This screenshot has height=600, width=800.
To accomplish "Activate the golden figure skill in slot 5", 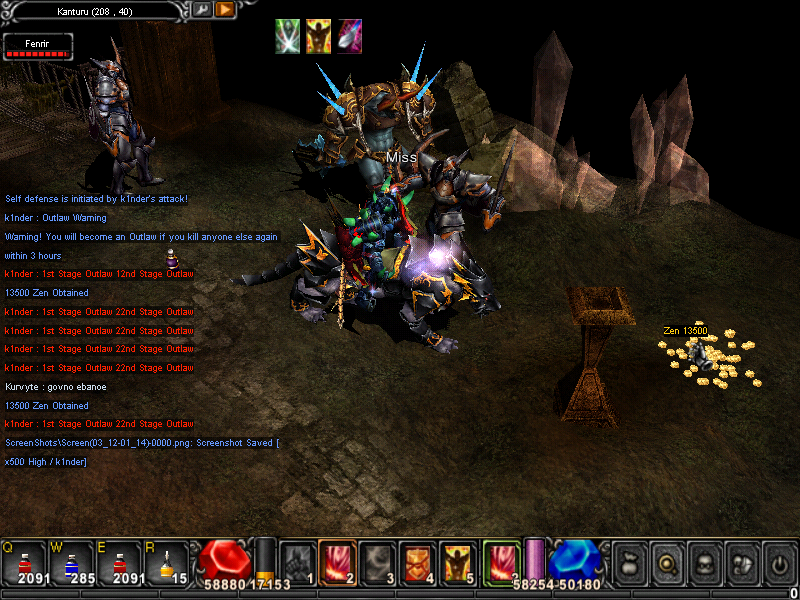I will point(457,562).
